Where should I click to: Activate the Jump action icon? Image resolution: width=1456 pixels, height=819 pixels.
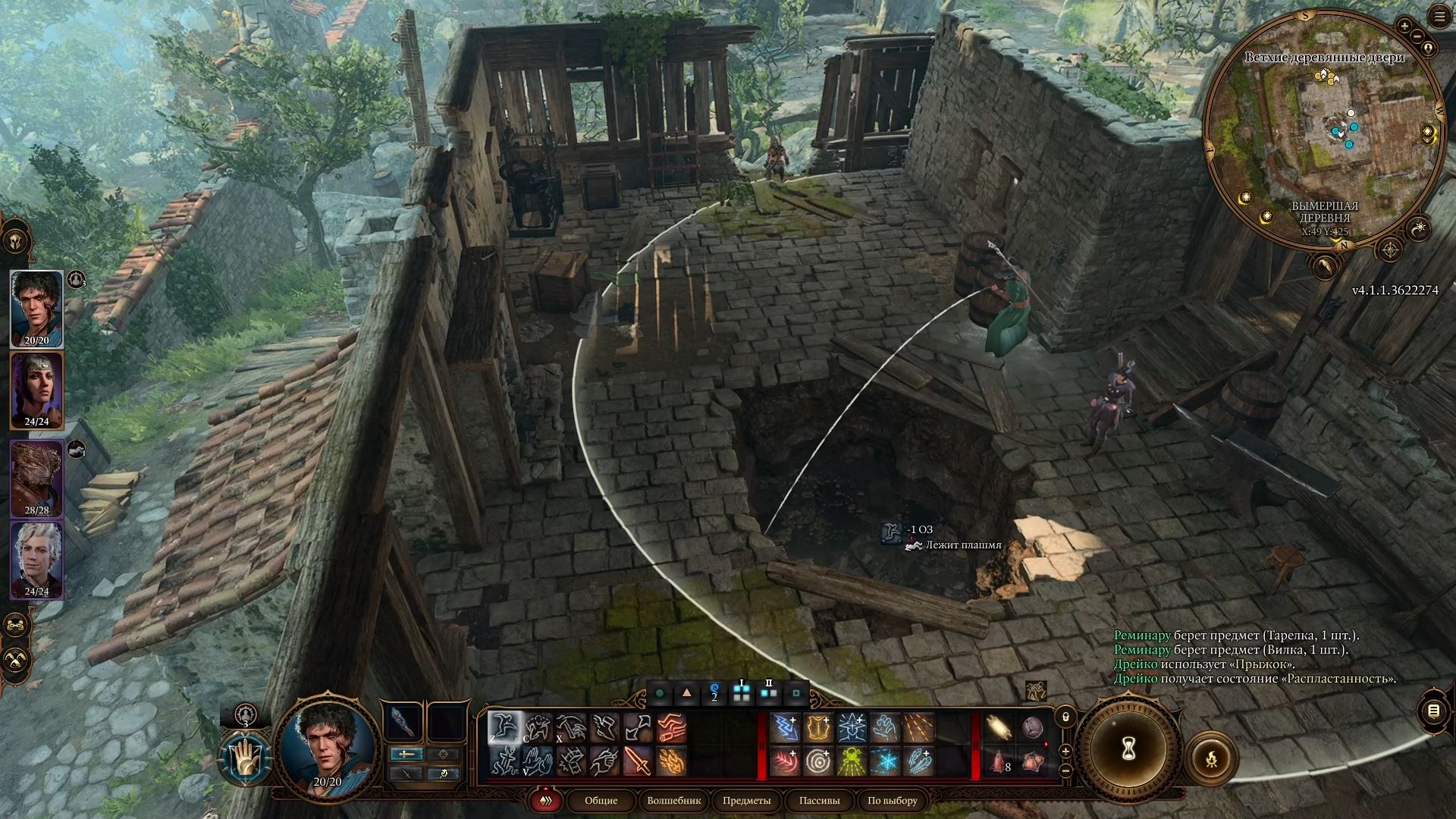click(x=504, y=728)
